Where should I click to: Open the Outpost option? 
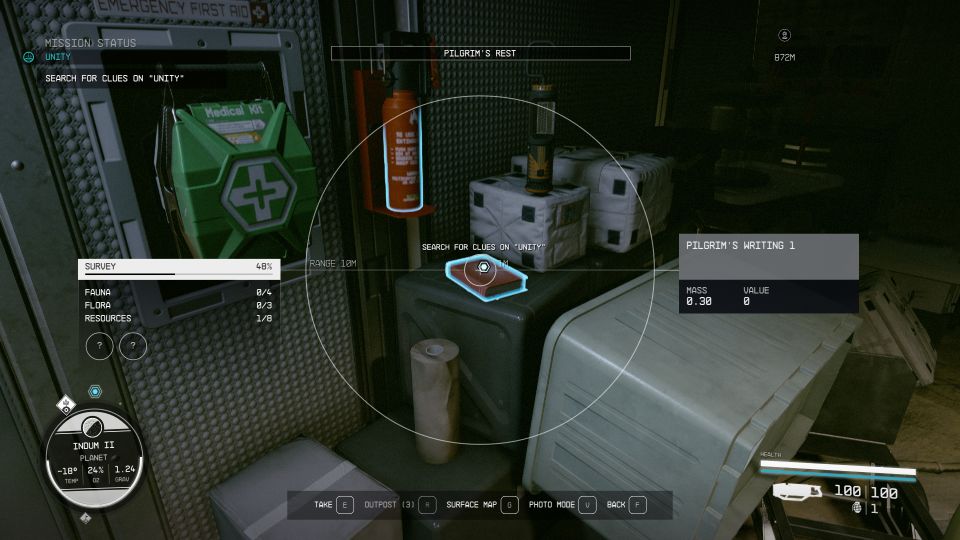[400, 505]
